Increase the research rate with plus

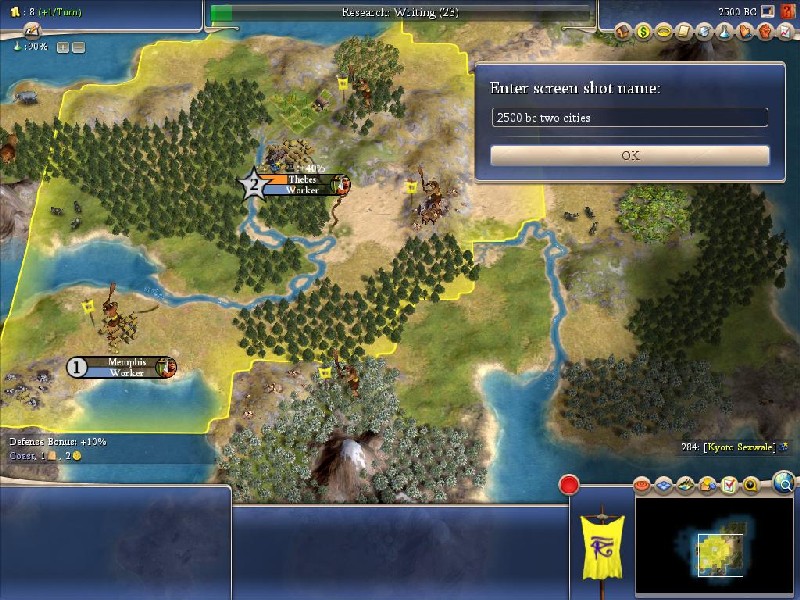click(63, 47)
